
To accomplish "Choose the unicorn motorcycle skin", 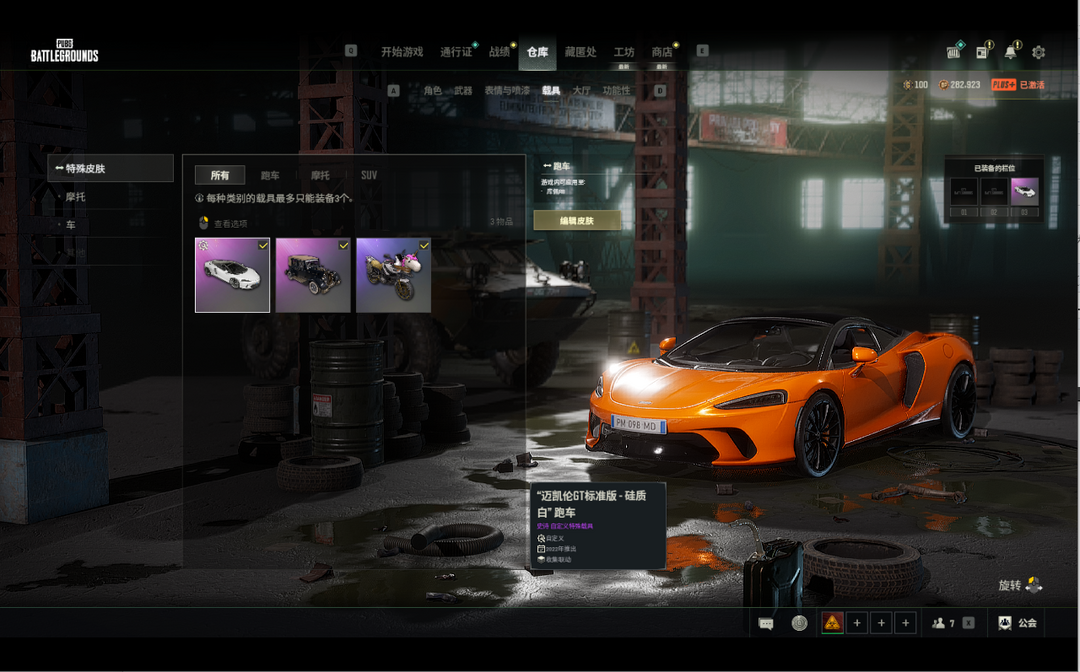I will click(x=393, y=275).
